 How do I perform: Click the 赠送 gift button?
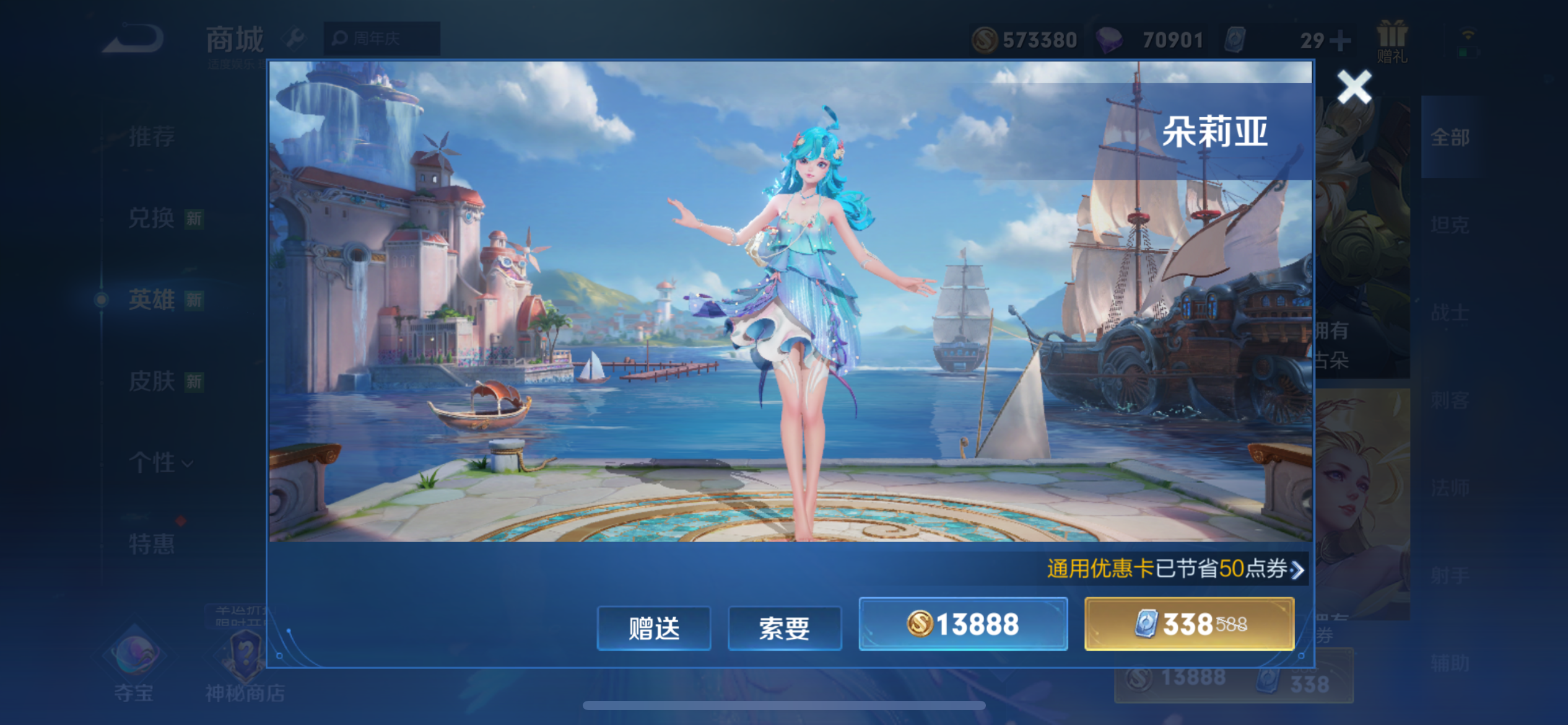(x=653, y=628)
